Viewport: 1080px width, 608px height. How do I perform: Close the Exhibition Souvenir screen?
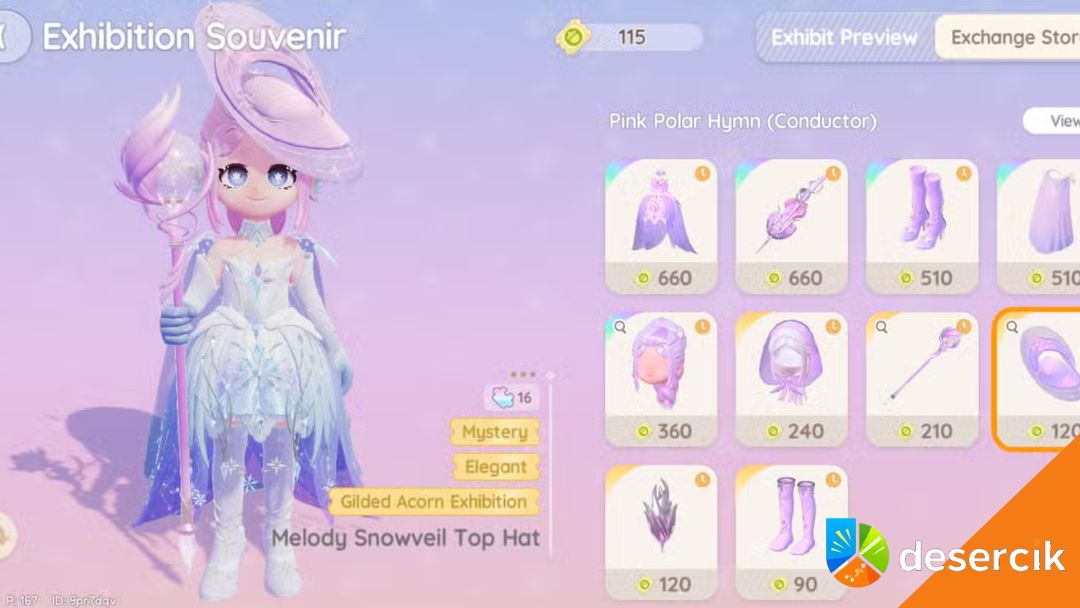pos(10,37)
